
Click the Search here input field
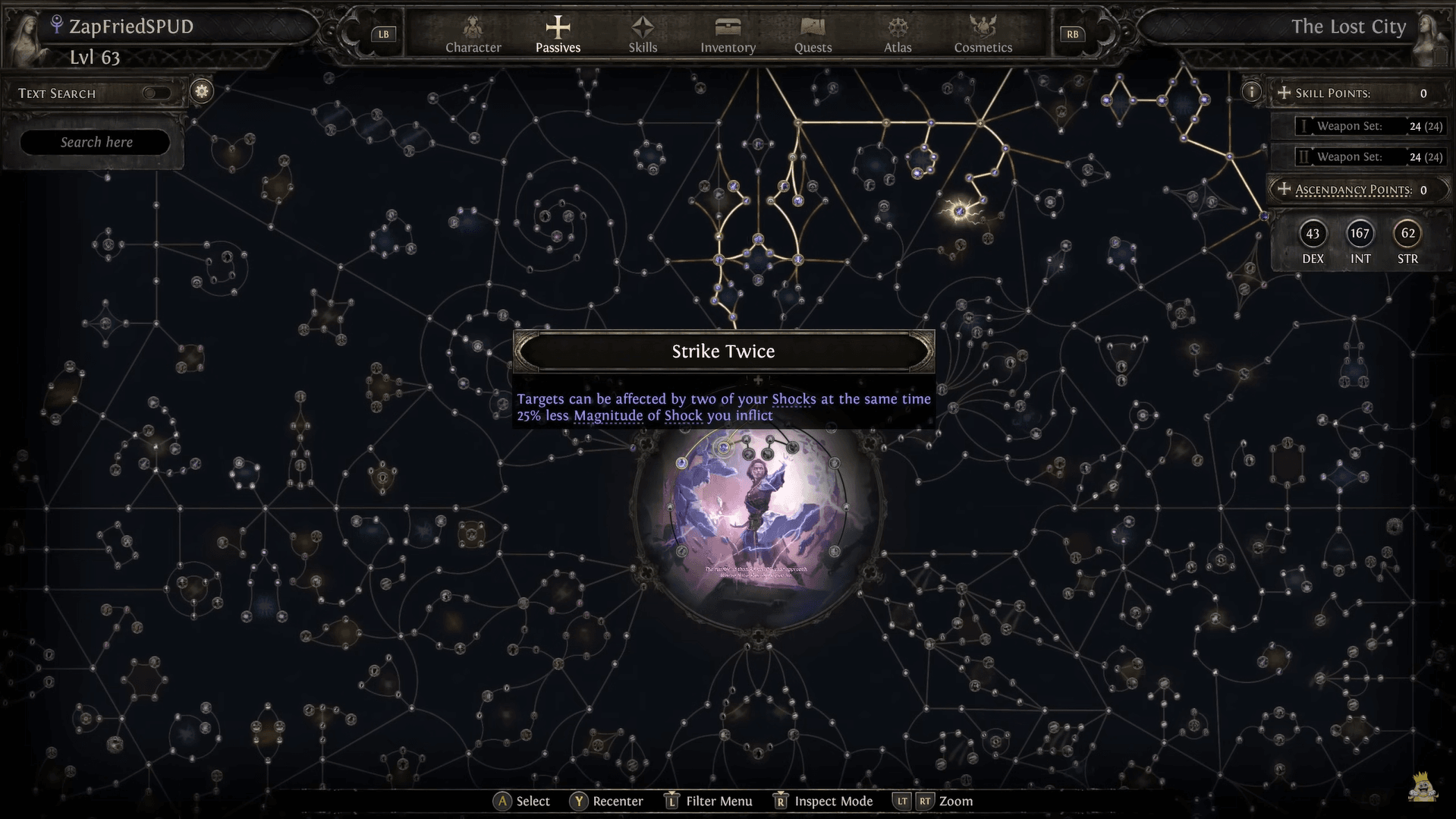96,142
